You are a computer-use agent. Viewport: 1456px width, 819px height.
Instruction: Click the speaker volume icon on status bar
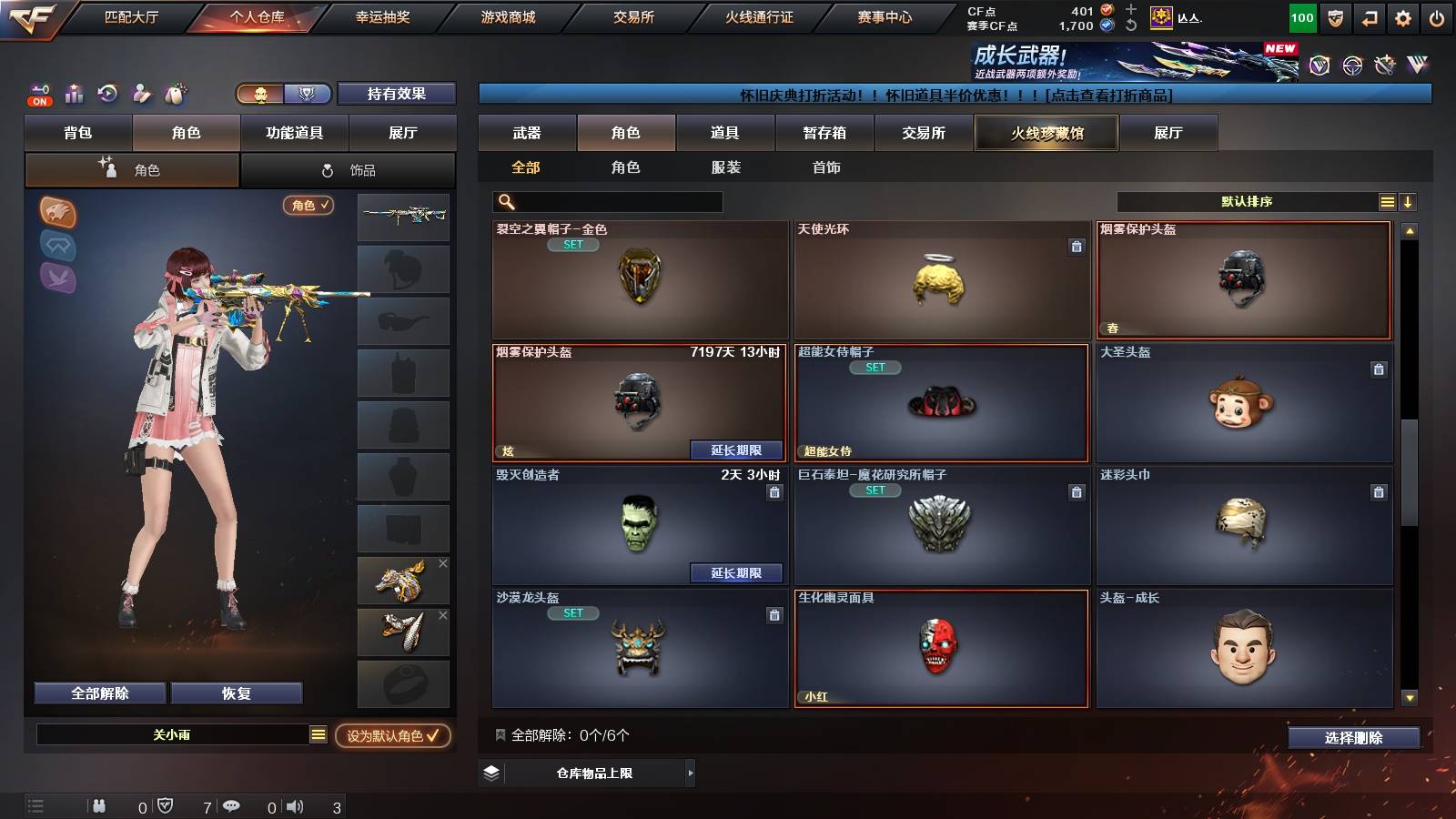click(296, 805)
